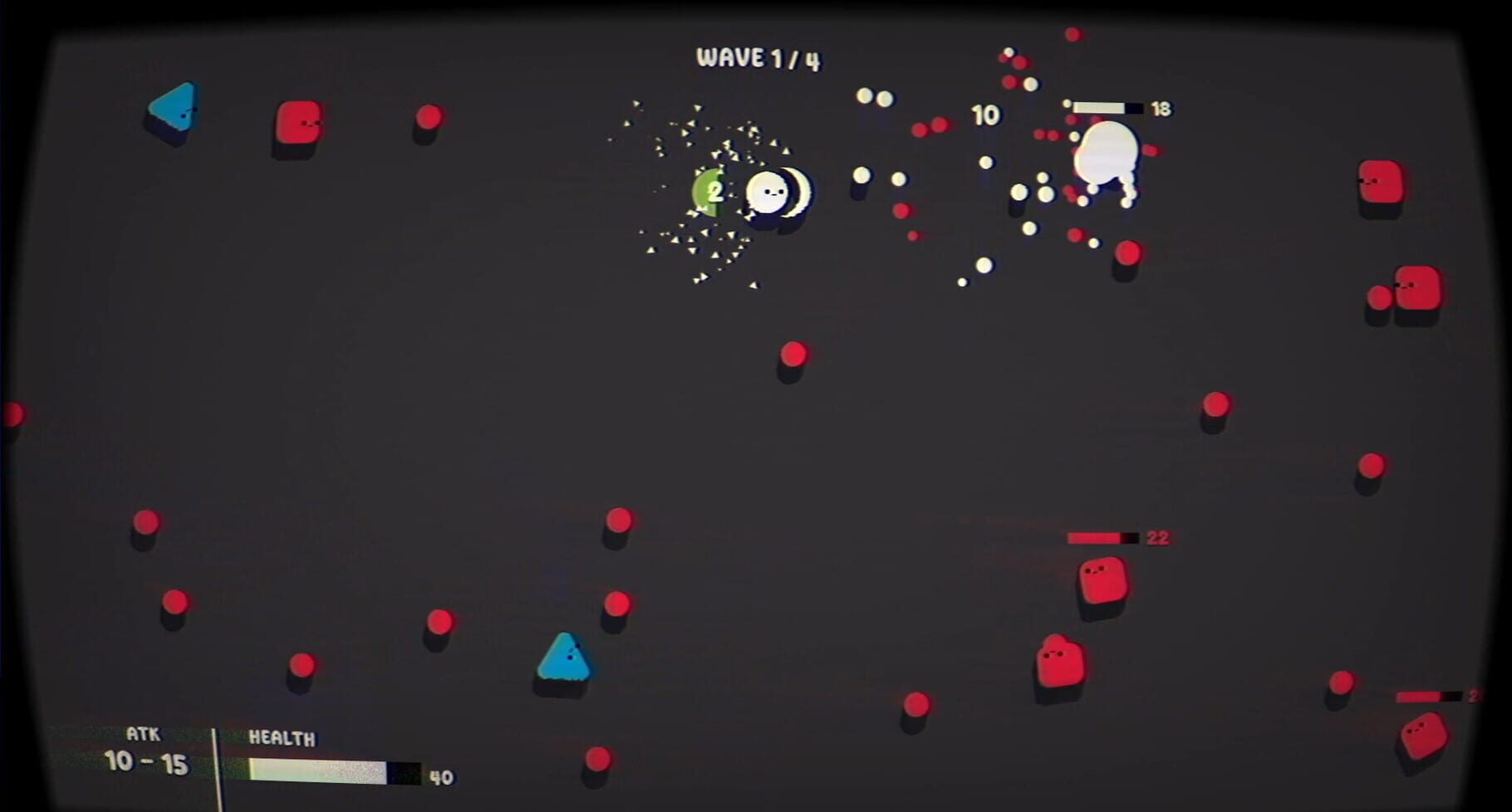Click the boss health bar showing 18

click(1105, 106)
